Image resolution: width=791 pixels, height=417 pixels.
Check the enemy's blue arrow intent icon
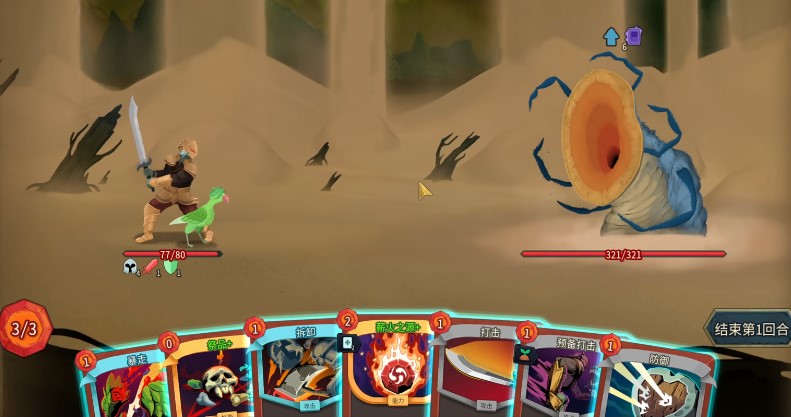click(611, 37)
